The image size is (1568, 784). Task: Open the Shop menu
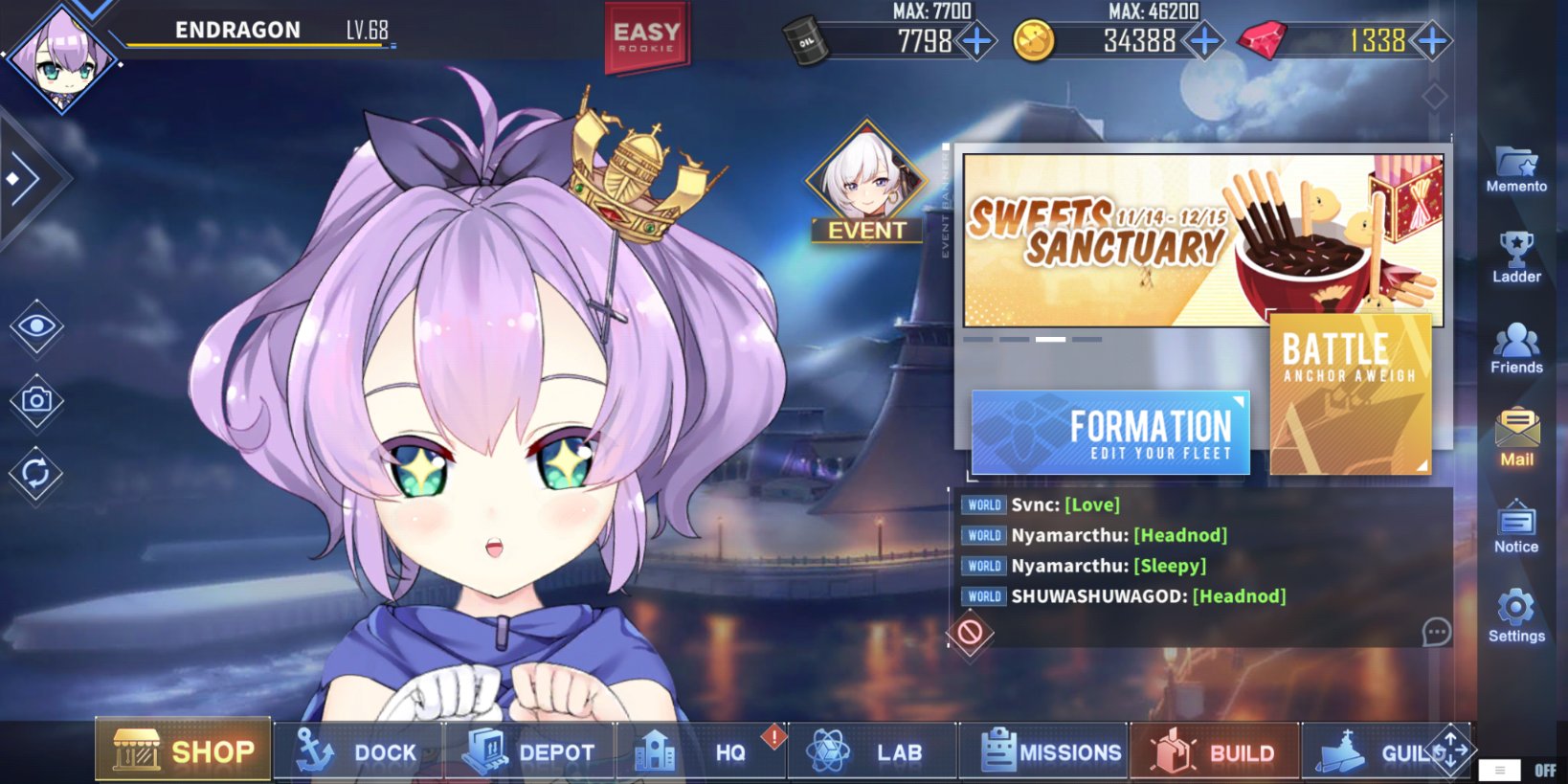(184, 750)
